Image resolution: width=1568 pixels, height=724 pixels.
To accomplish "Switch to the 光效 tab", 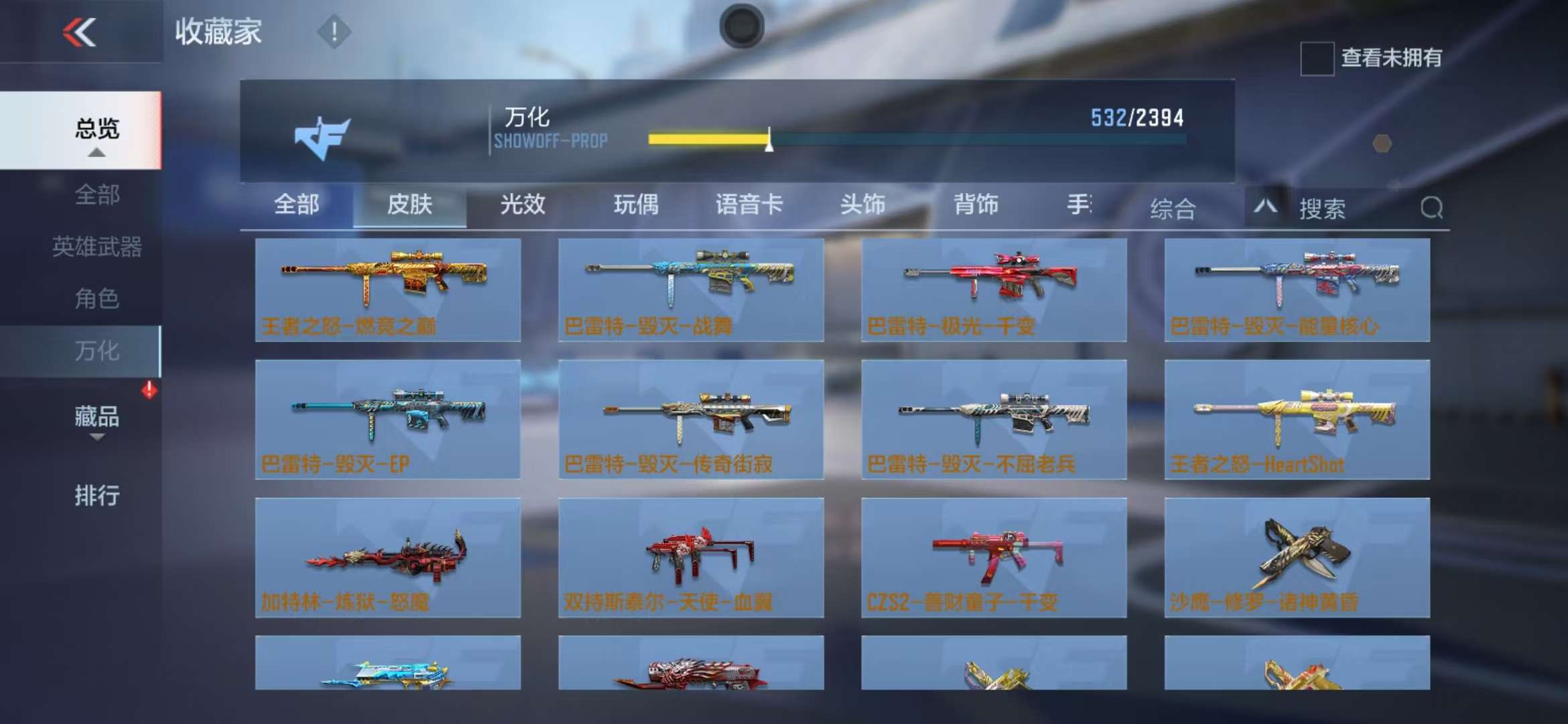I will (523, 204).
